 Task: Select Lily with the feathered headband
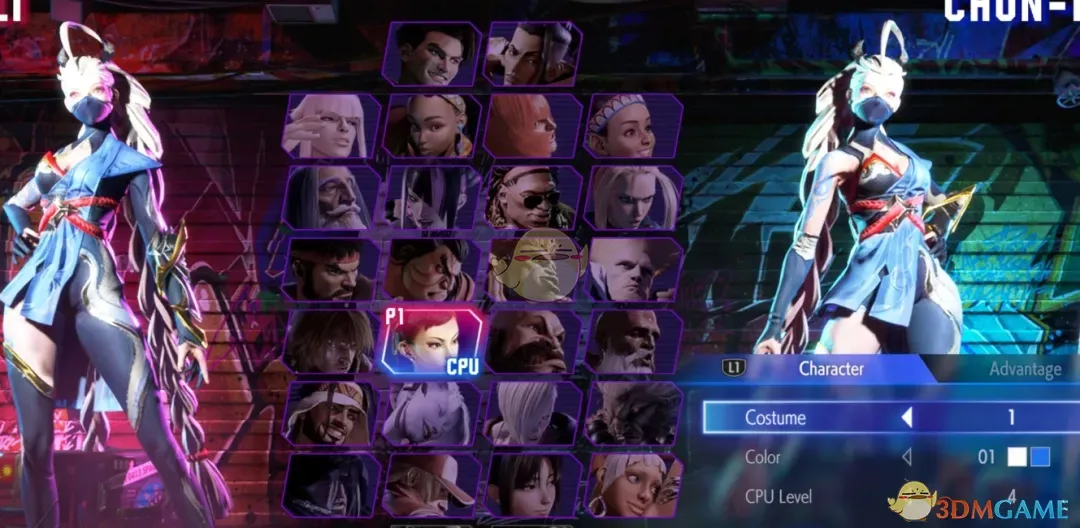[632, 126]
